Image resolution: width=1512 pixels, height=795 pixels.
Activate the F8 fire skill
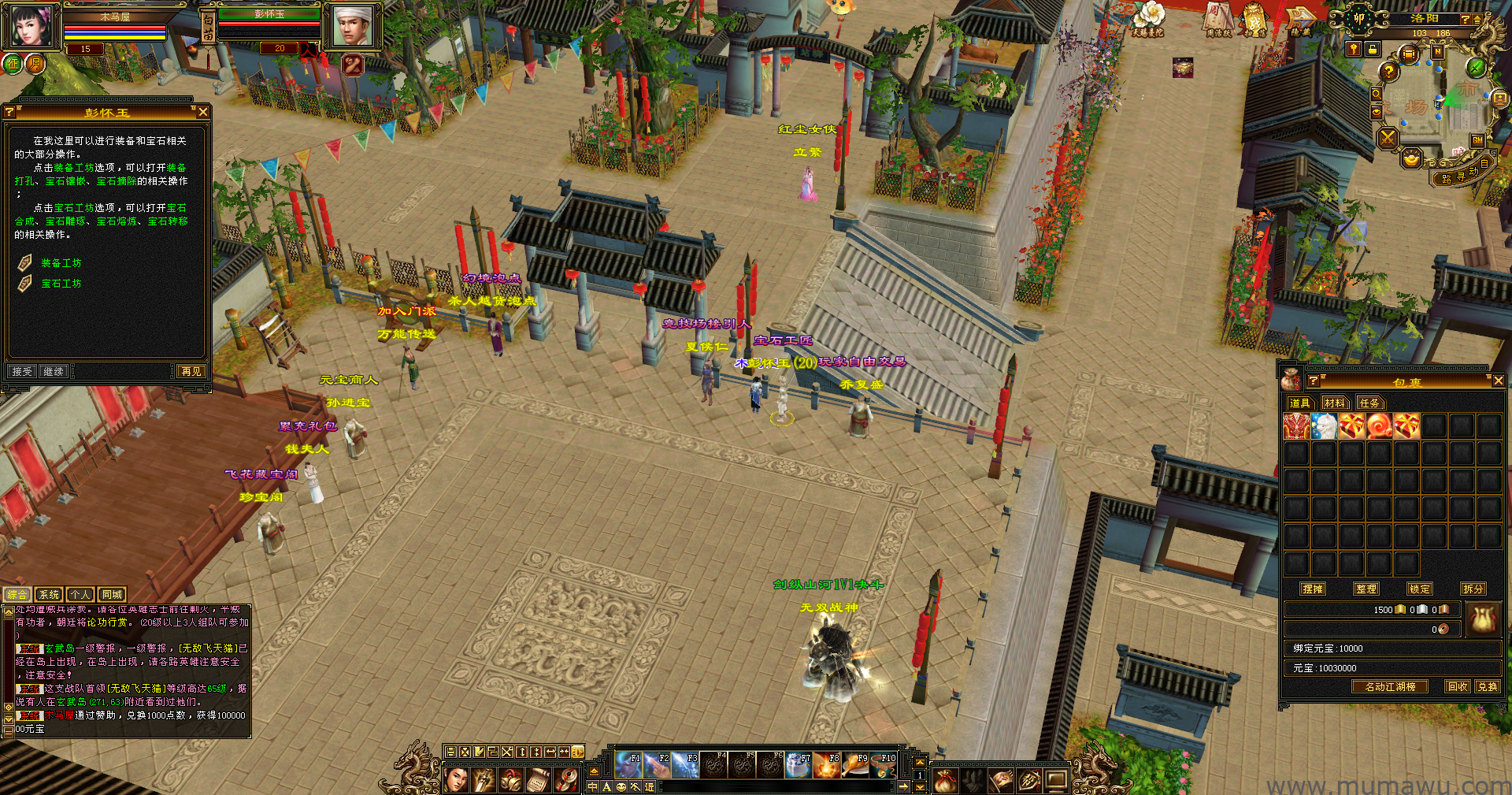(x=827, y=765)
